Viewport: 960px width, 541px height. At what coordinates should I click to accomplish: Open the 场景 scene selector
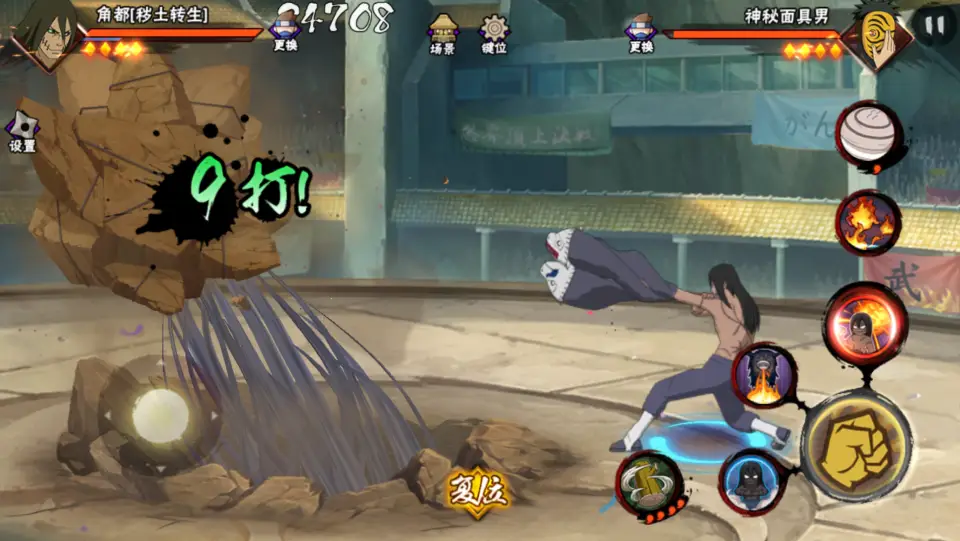[x=443, y=33]
